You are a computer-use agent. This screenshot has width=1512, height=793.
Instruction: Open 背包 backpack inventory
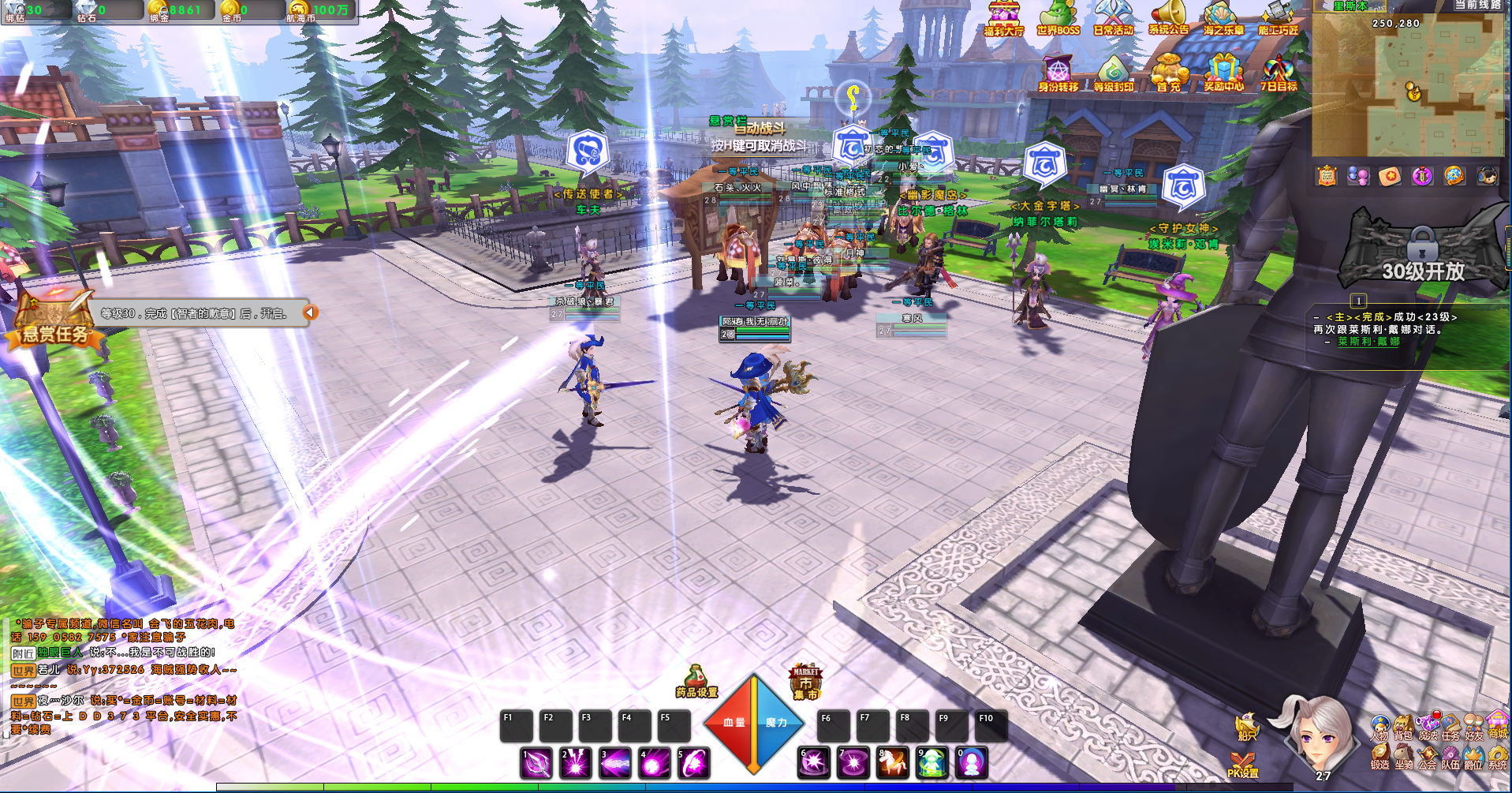pos(1403,728)
